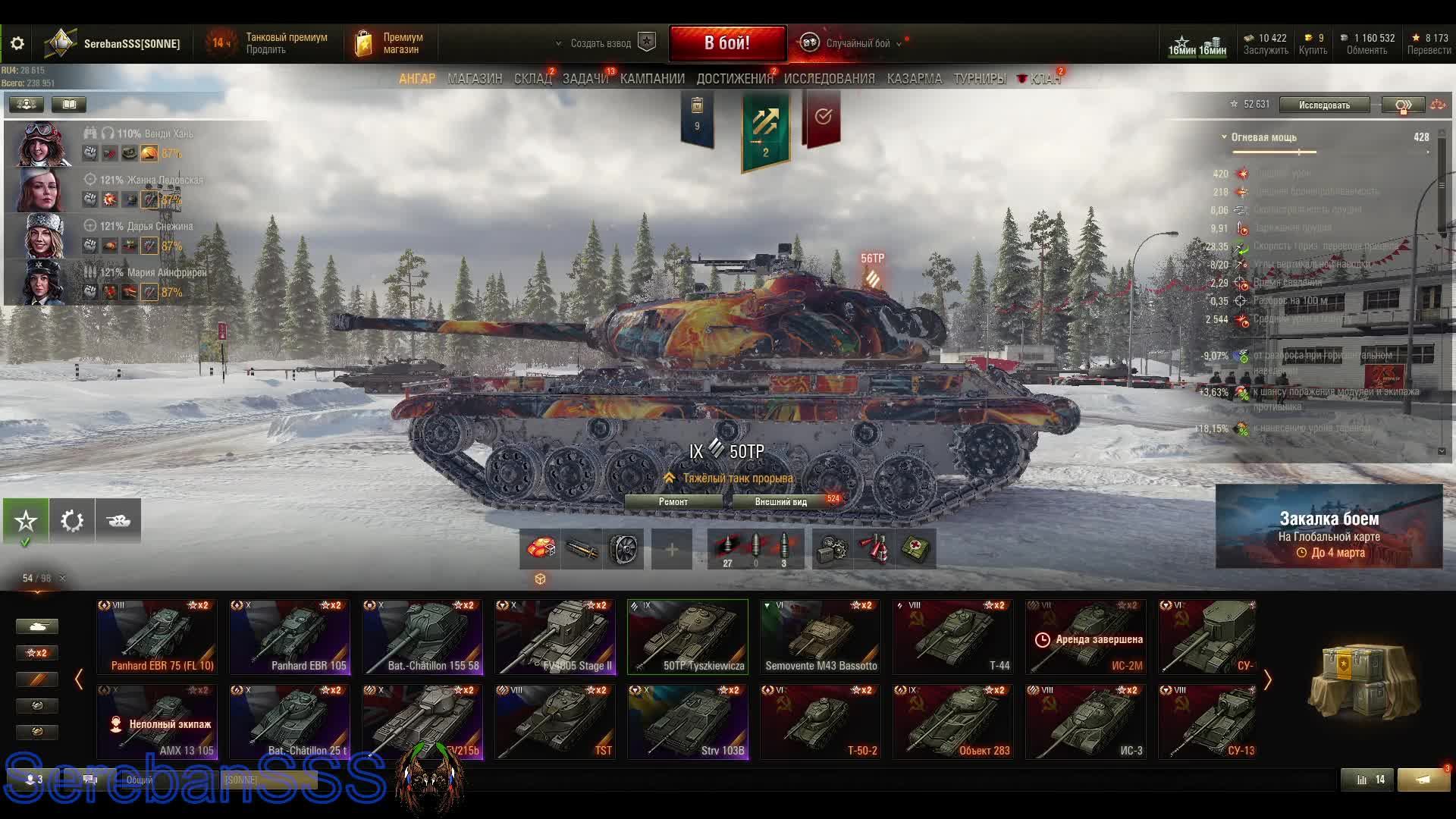The height and width of the screenshot is (819, 1456).
Task: Switch to the МАГАЗИН tab
Action: click(x=475, y=79)
